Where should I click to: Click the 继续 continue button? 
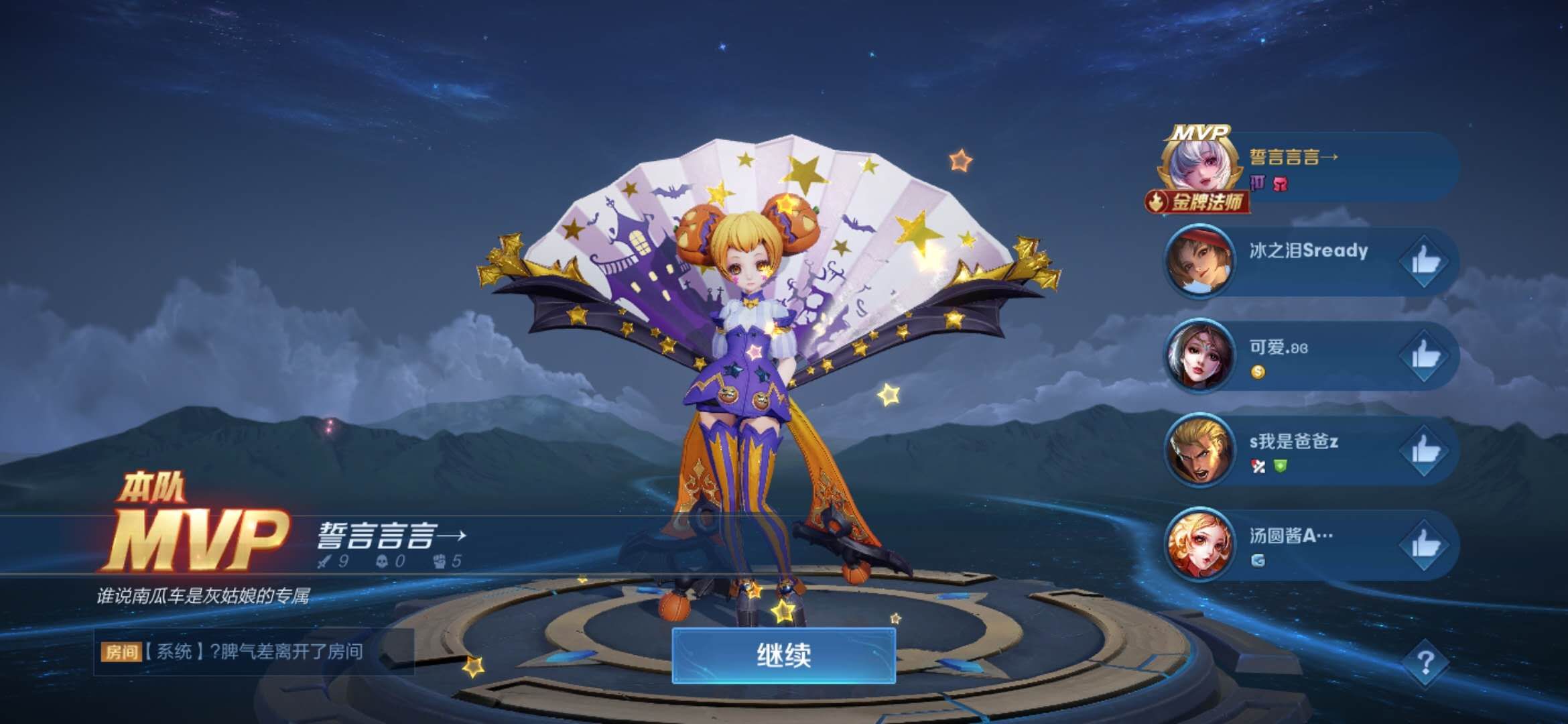pos(783,655)
